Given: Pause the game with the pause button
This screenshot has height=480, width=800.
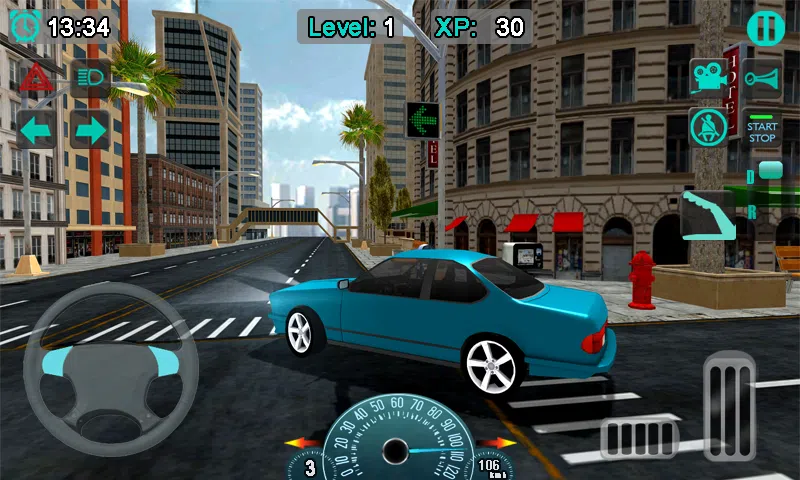Looking at the screenshot, I should [x=765, y=27].
